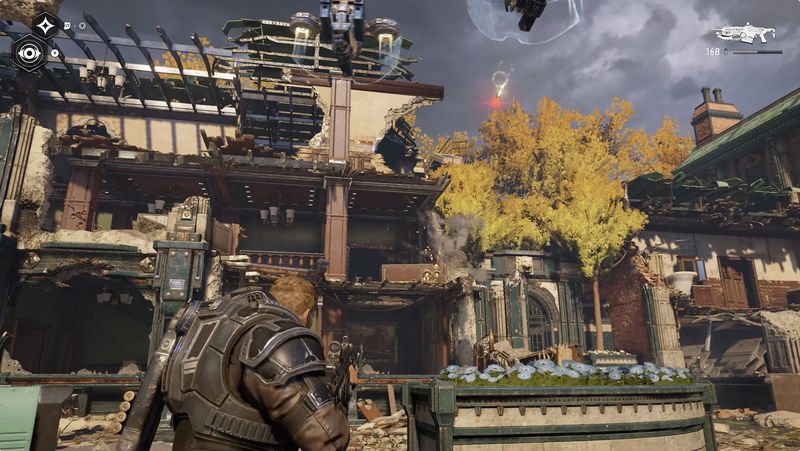Activate the four-point star ability icon

click(x=44, y=25)
